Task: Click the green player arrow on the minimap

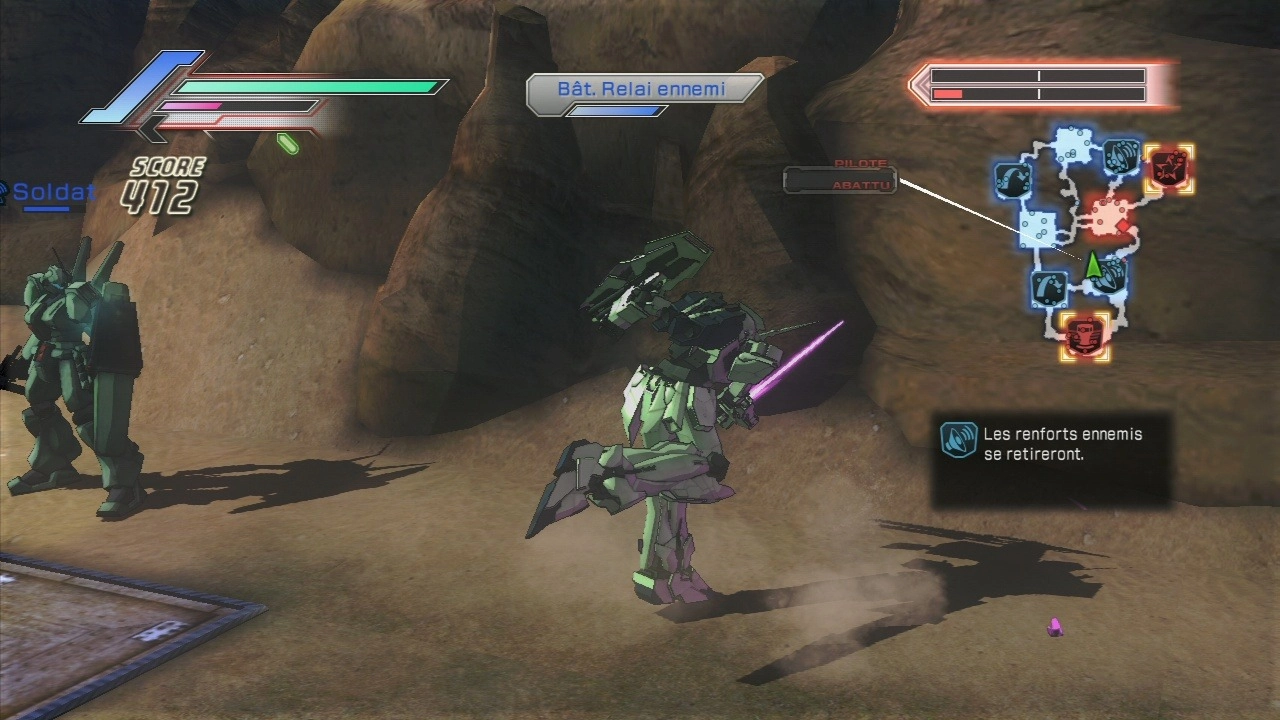Action: (x=1093, y=265)
